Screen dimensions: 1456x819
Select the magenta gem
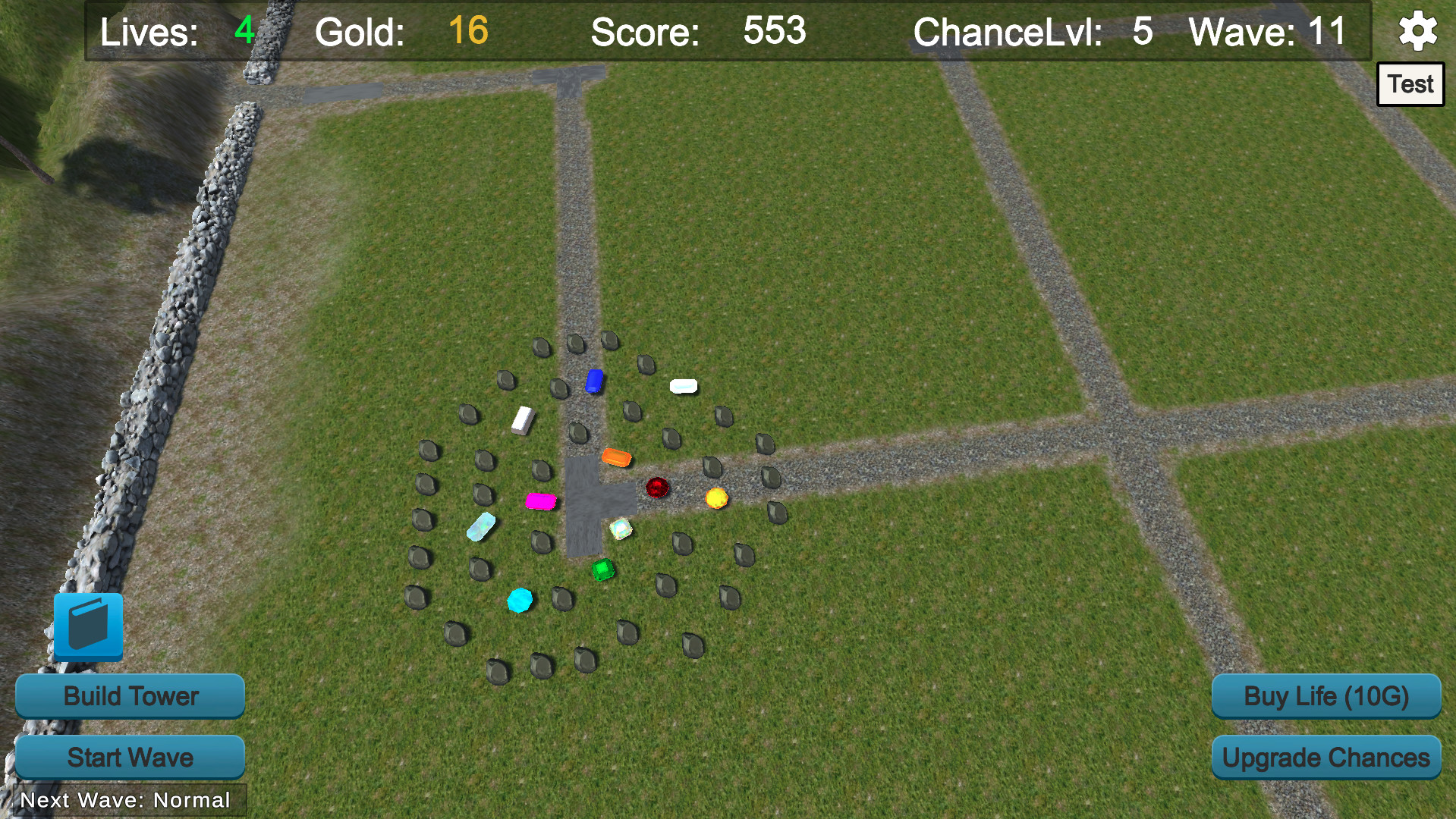tap(541, 500)
